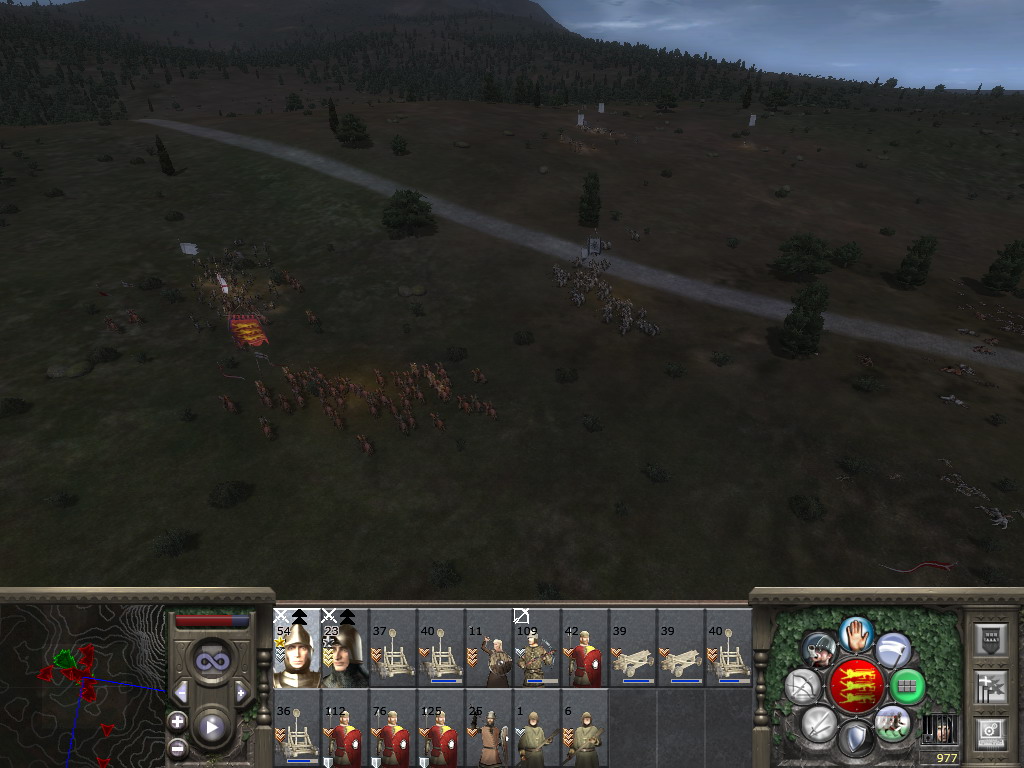Click the red three-lions faction emblem
This screenshot has height=768, width=1024.
point(856,686)
